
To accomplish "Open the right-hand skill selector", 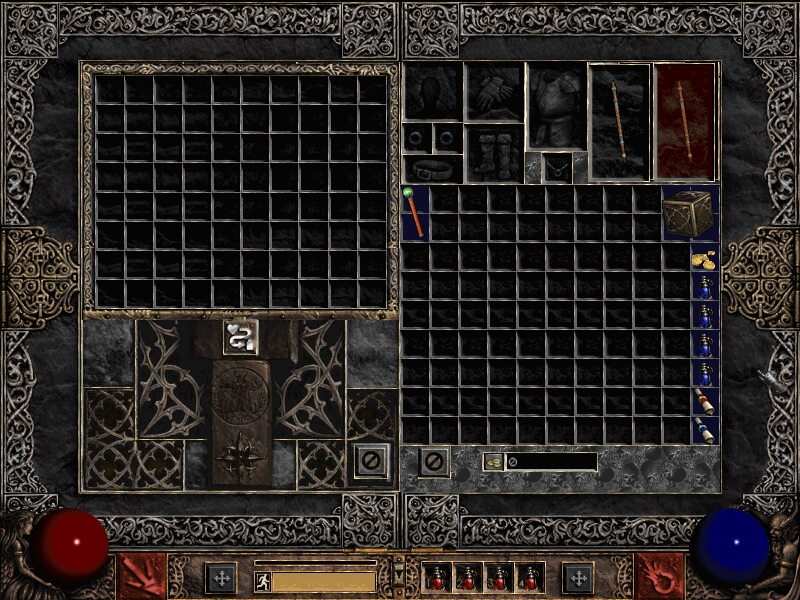I will coord(661,577).
